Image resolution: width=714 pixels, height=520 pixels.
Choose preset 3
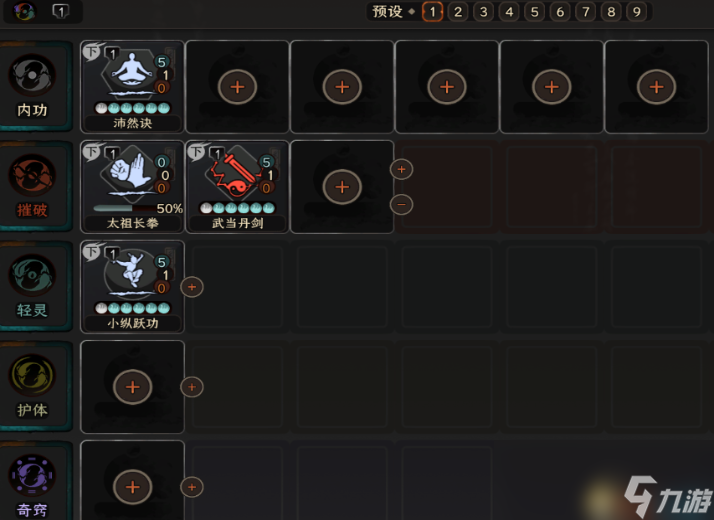483,12
